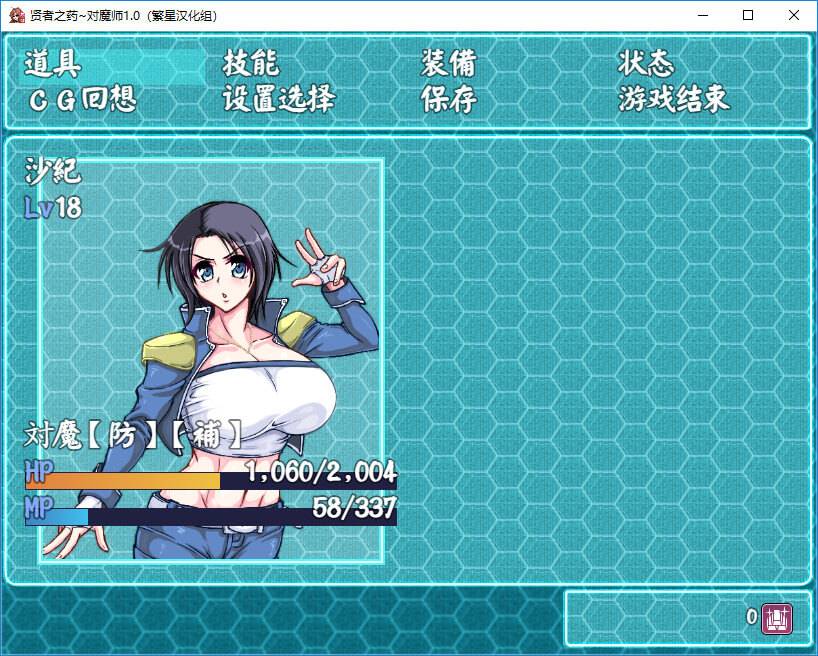
Task: Select the 技能 skills entry
Action: [x=250, y=65]
